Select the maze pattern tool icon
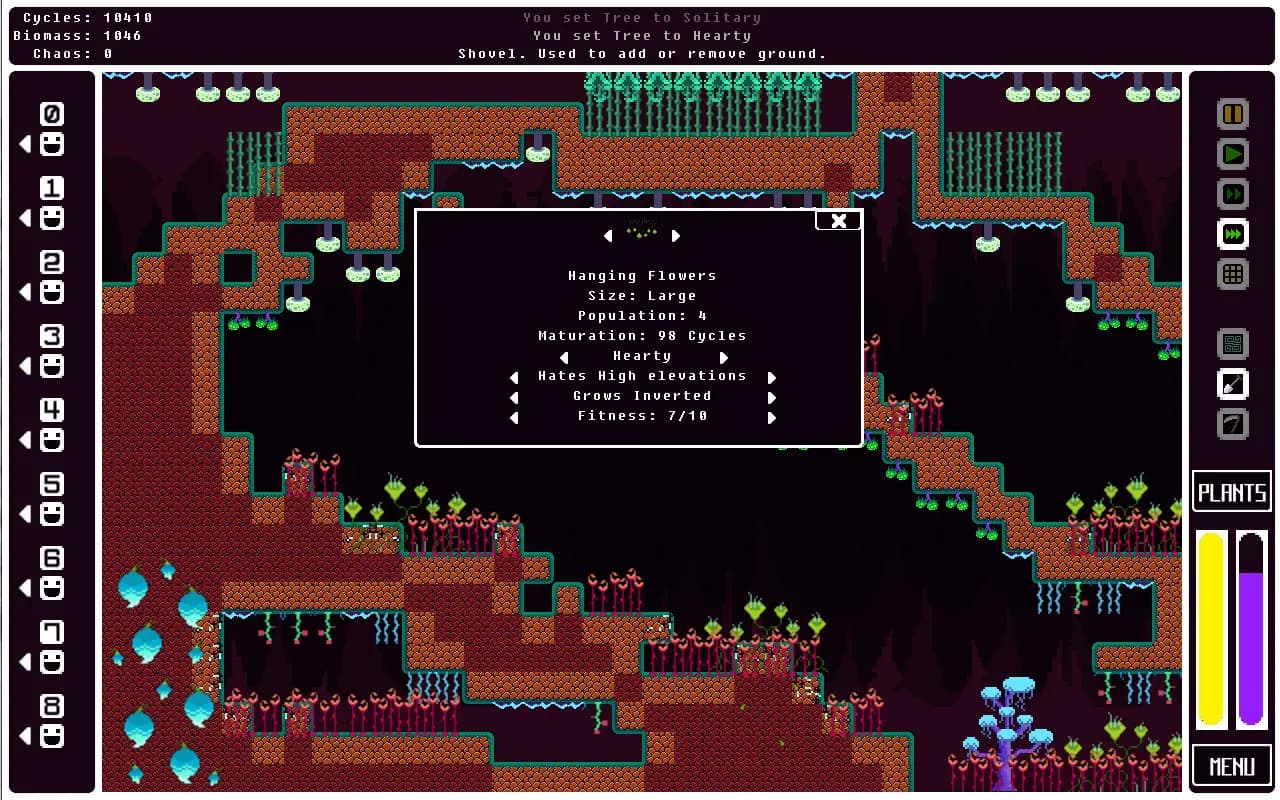This screenshot has width=1280, height=800. (1233, 344)
